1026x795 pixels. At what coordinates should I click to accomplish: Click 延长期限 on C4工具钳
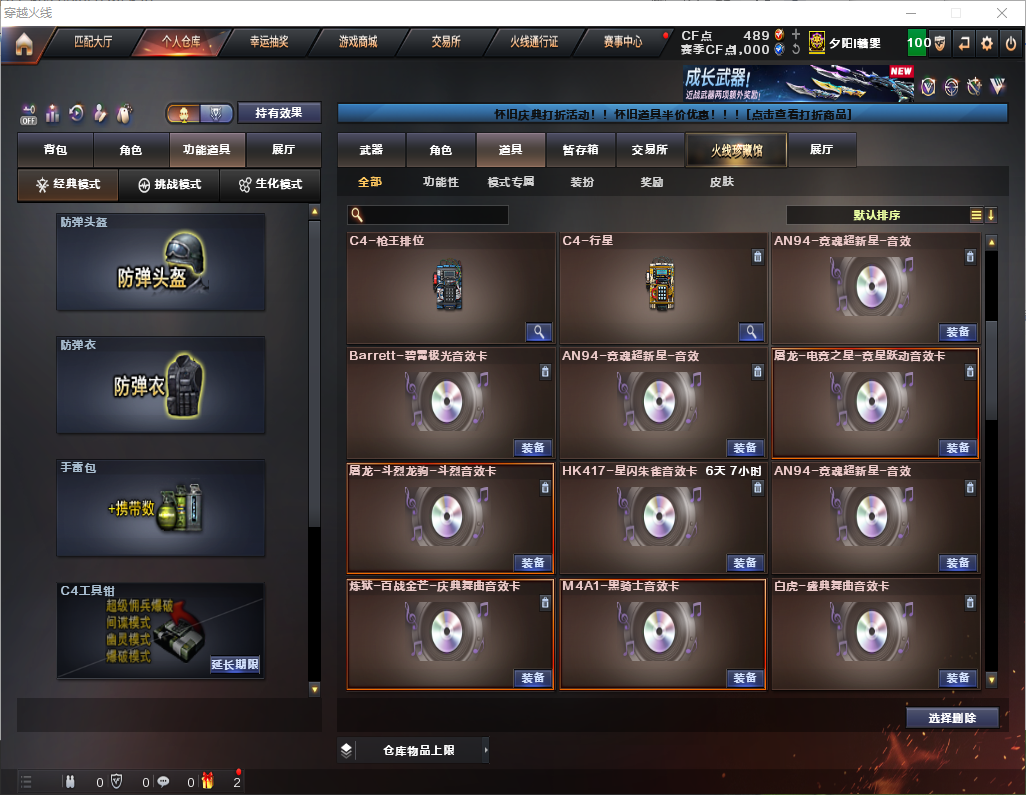click(235, 664)
